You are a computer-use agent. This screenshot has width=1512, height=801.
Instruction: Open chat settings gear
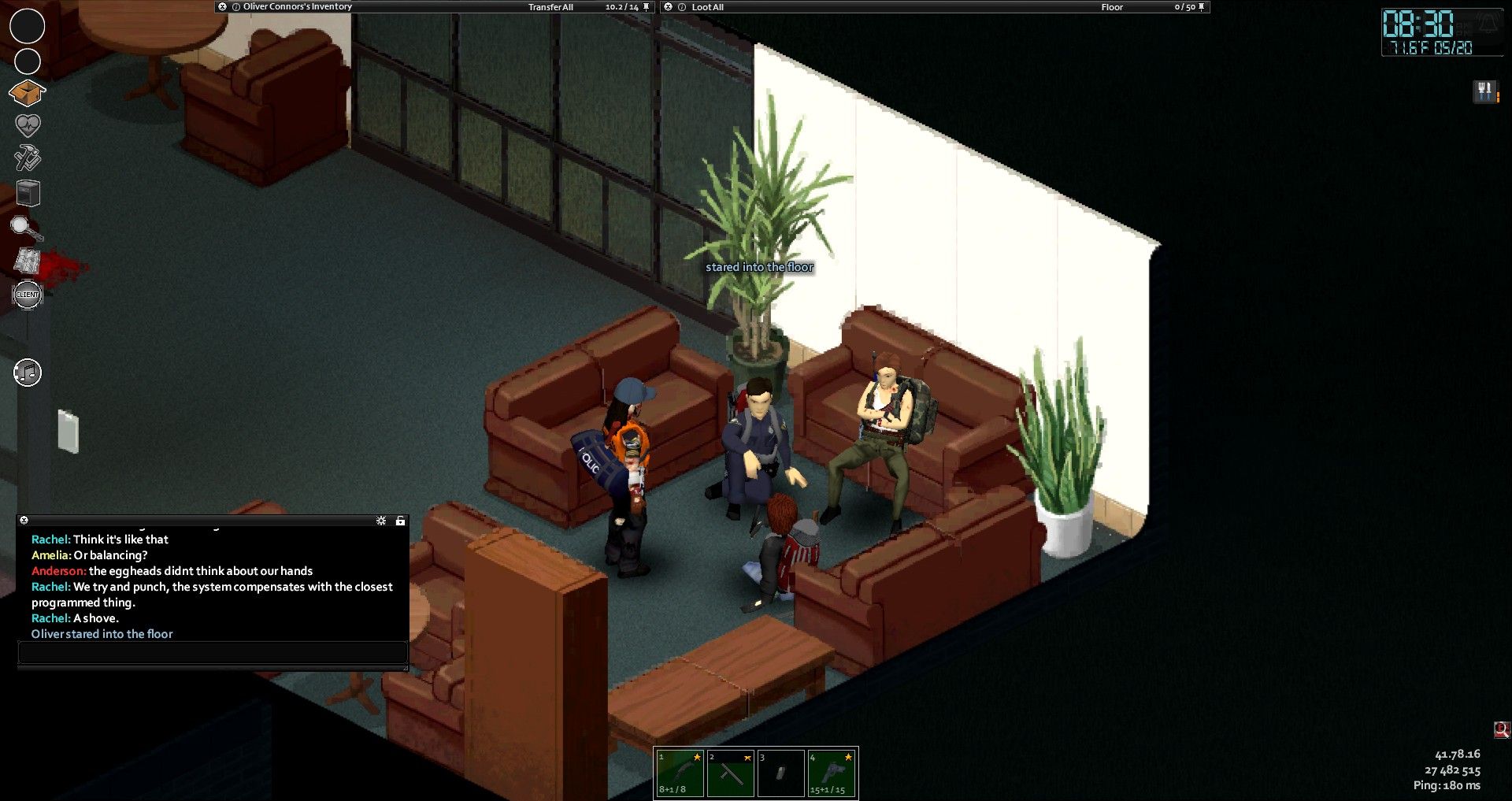point(381,521)
